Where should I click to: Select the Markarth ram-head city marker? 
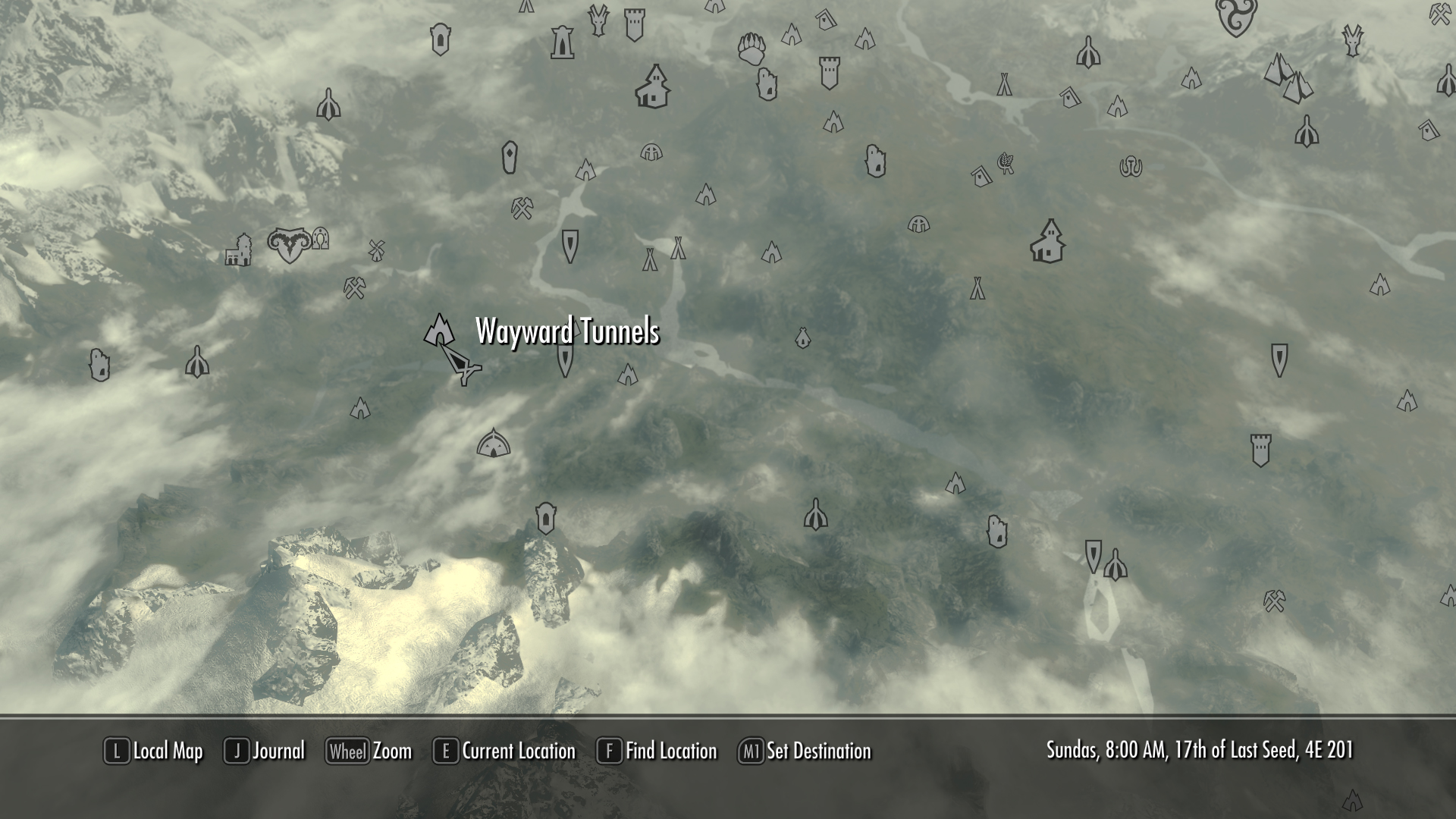pos(289,245)
